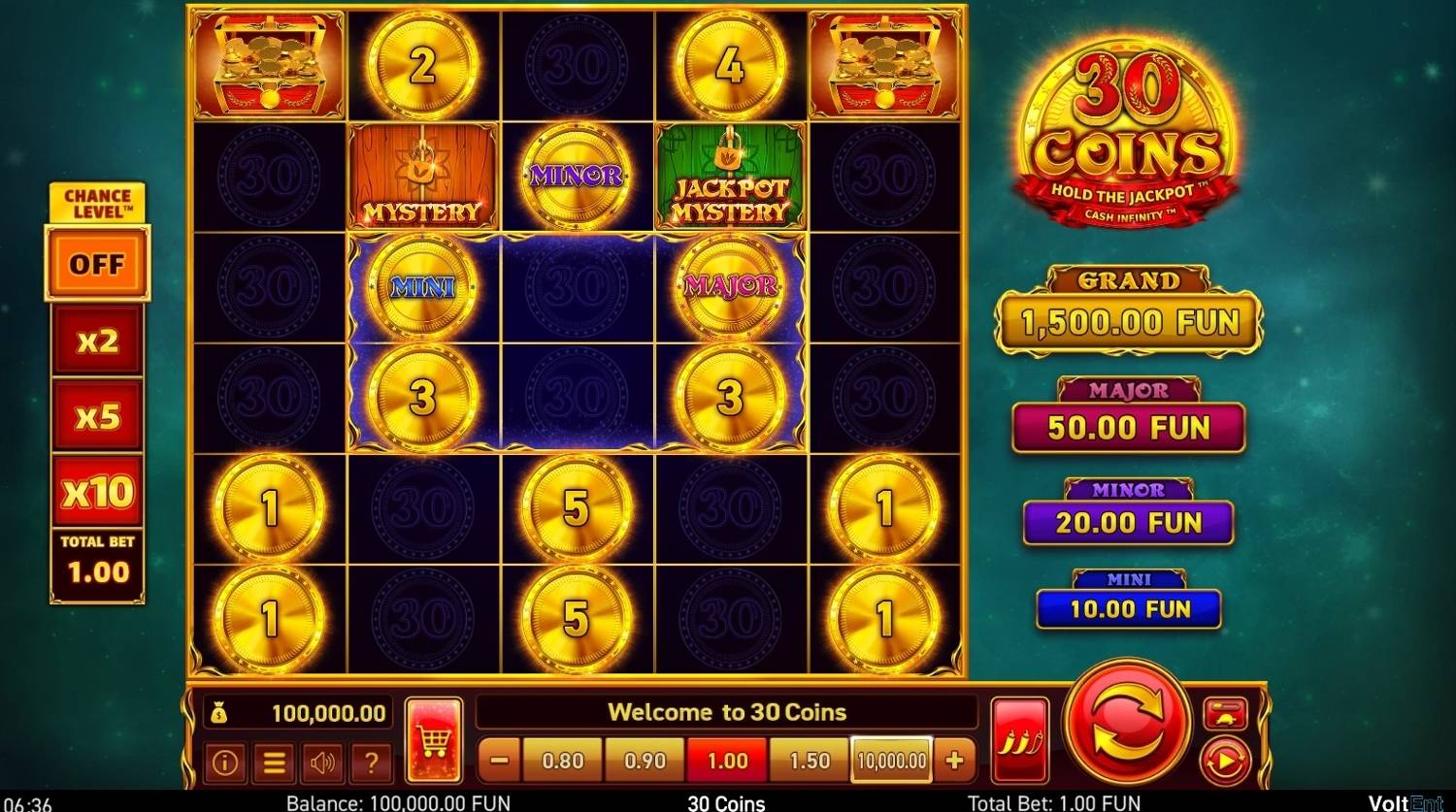Choose the 1.50 bet amount
1456x812 pixels.
click(x=808, y=761)
